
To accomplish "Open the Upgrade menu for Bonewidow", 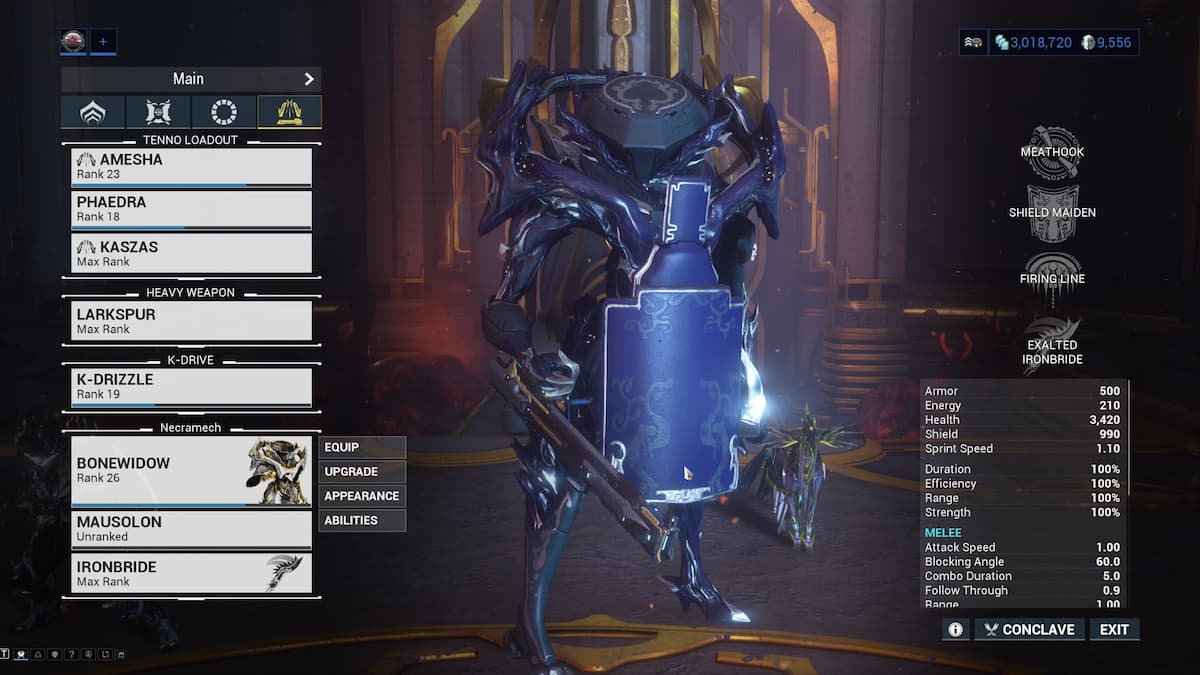I will (x=362, y=471).
